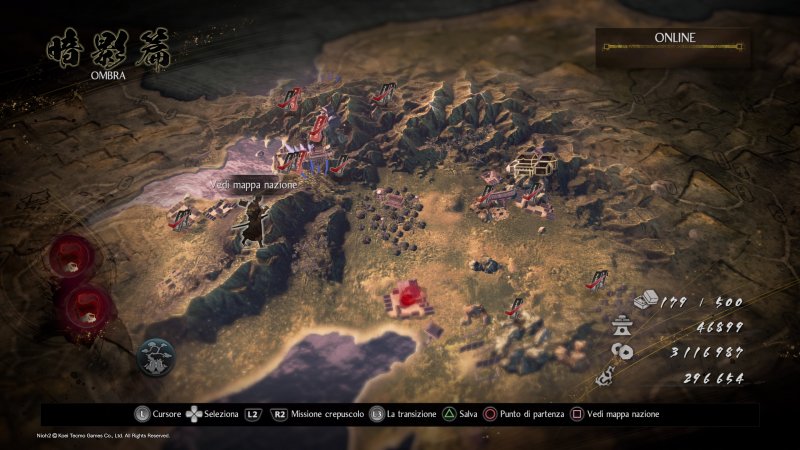Select the glowing red shrine map marker

[411, 296]
